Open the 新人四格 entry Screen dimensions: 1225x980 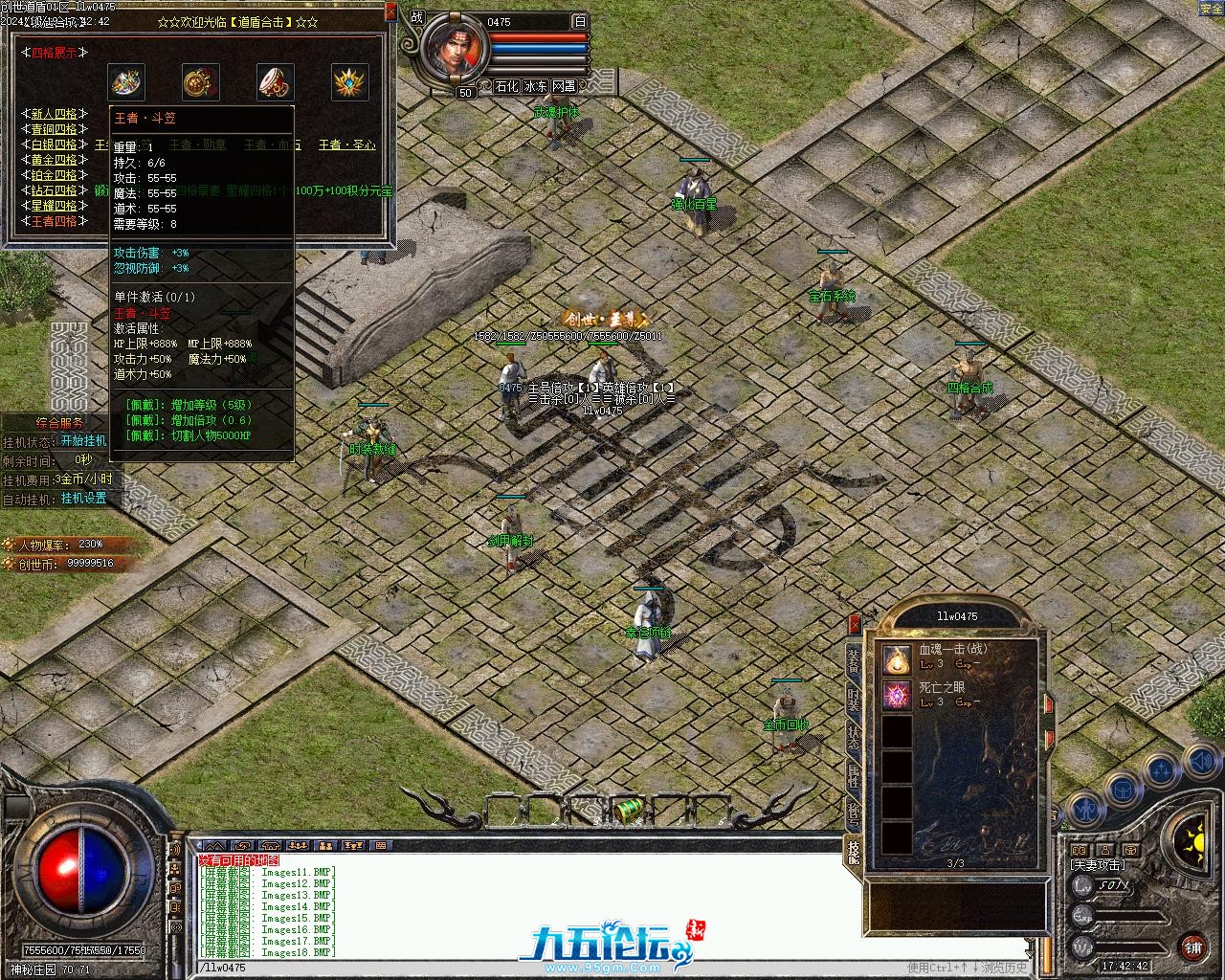(x=54, y=114)
